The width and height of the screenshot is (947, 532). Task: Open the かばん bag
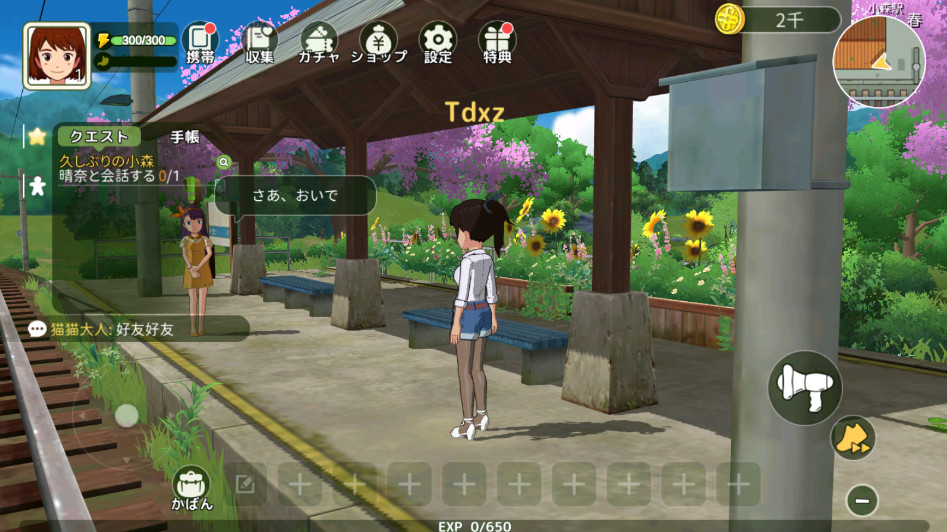pyautogui.click(x=191, y=488)
